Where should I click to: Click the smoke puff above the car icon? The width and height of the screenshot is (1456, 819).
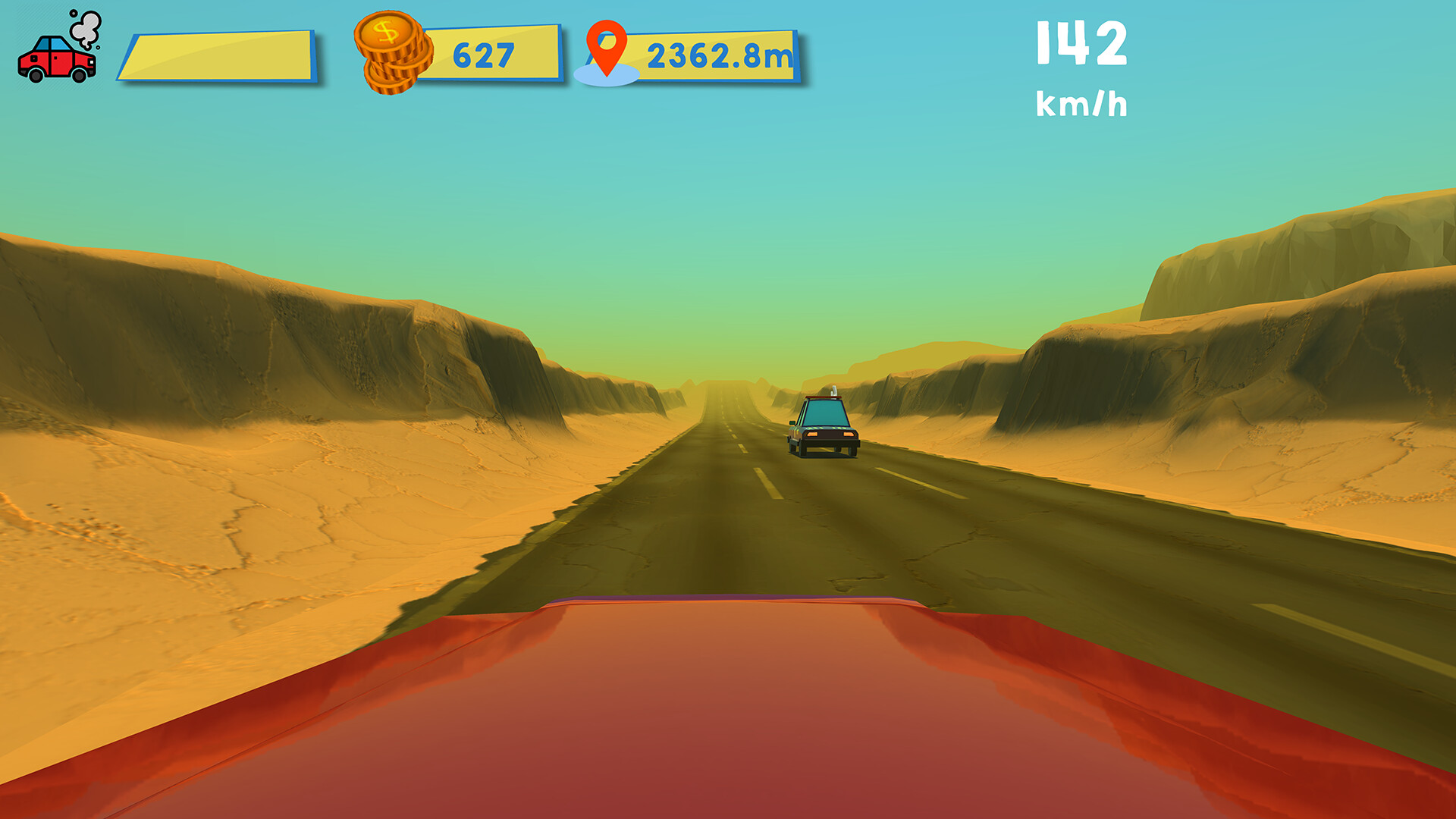coord(86,25)
